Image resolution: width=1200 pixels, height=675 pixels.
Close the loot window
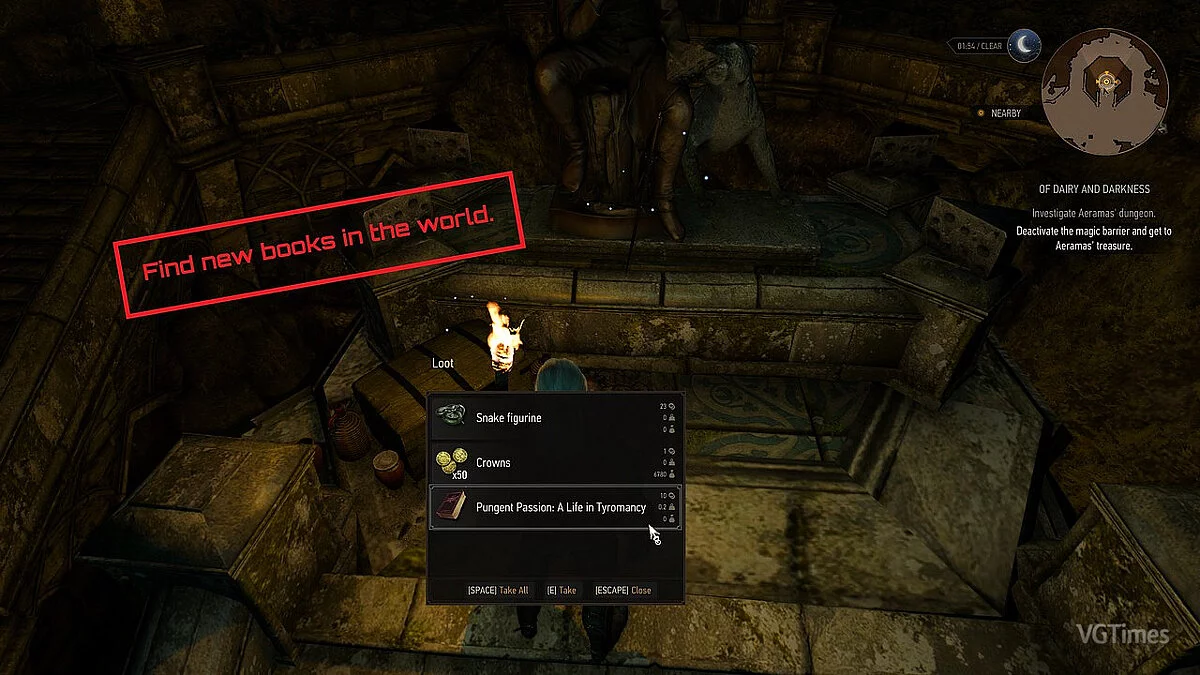point(623,590)
